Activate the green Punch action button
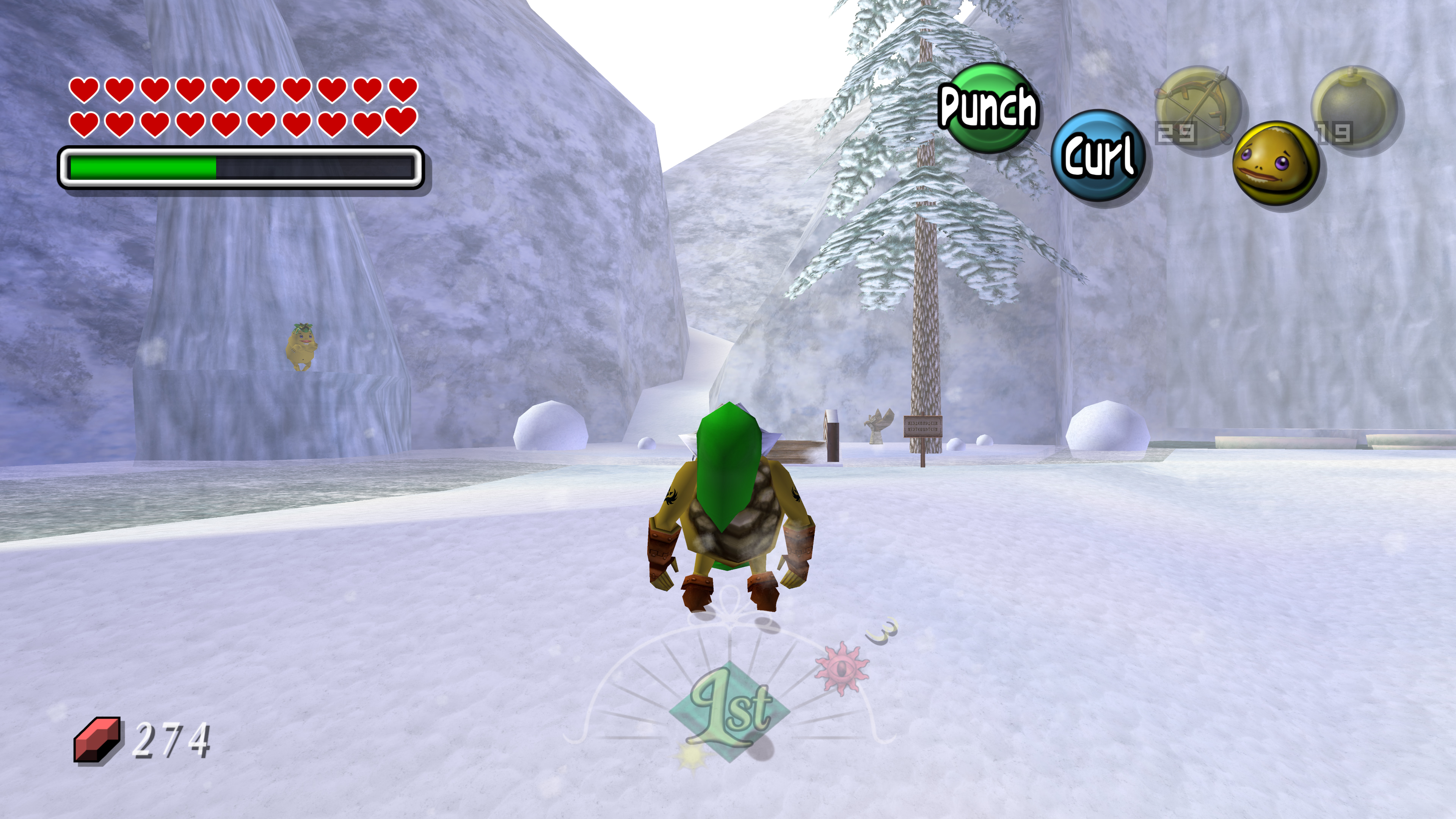The width and height of the screenshot is (1456, 819). pyautogui.click(x=988, y=107)
